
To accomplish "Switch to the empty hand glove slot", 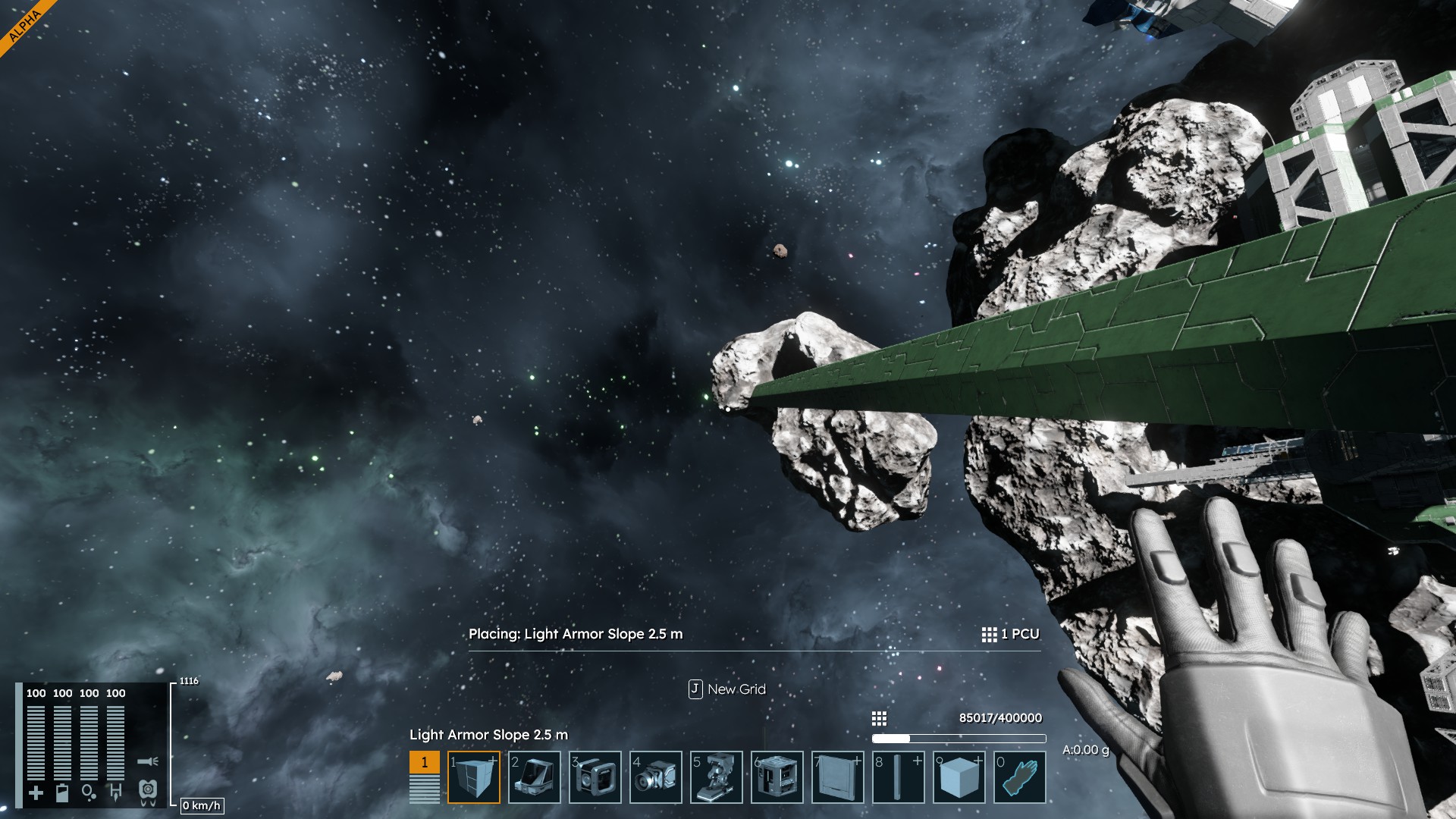I will pyautogui.click(x=1020, y=777).
